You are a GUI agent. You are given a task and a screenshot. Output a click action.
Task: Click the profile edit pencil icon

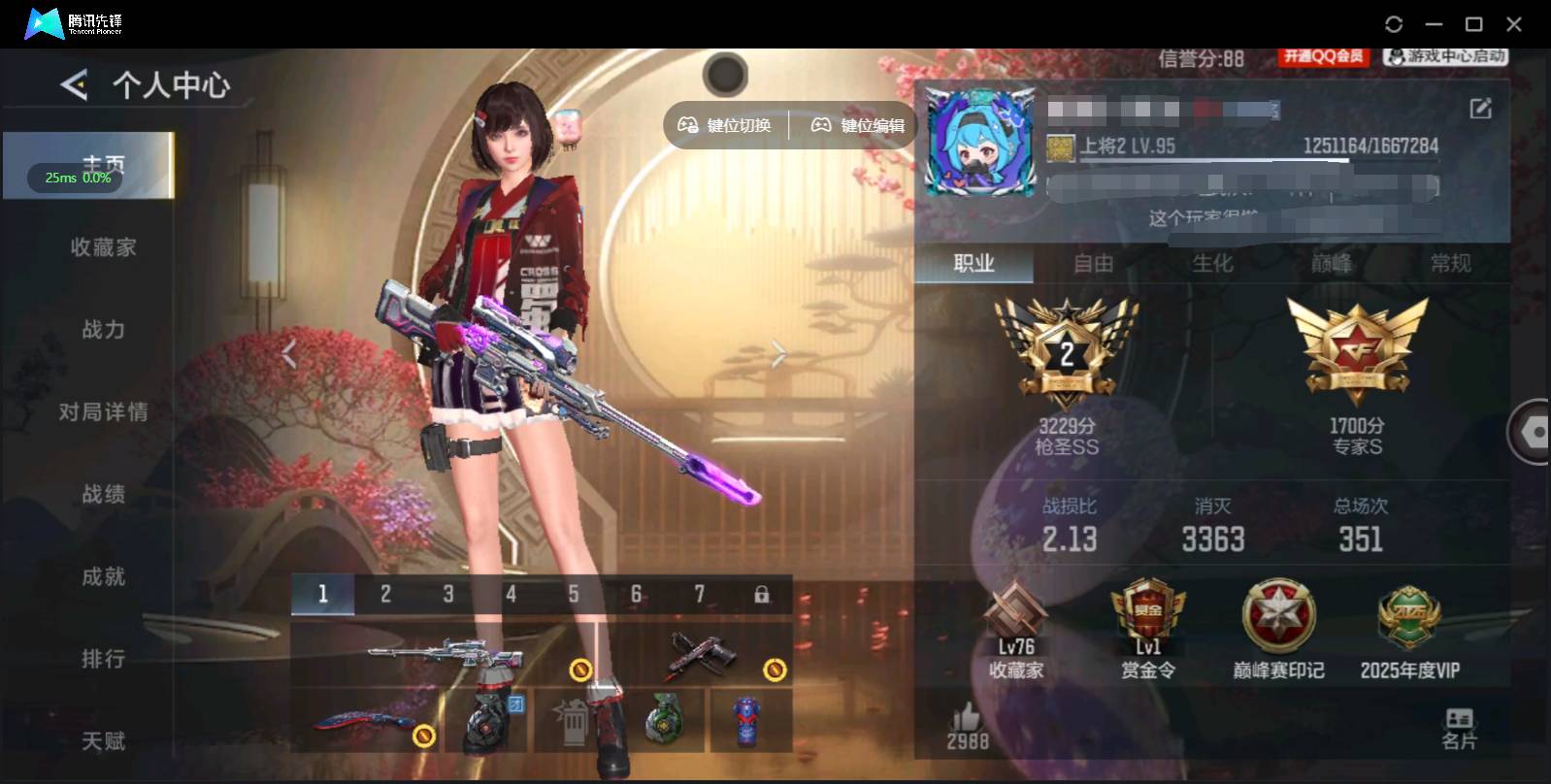pos(1479,110)
